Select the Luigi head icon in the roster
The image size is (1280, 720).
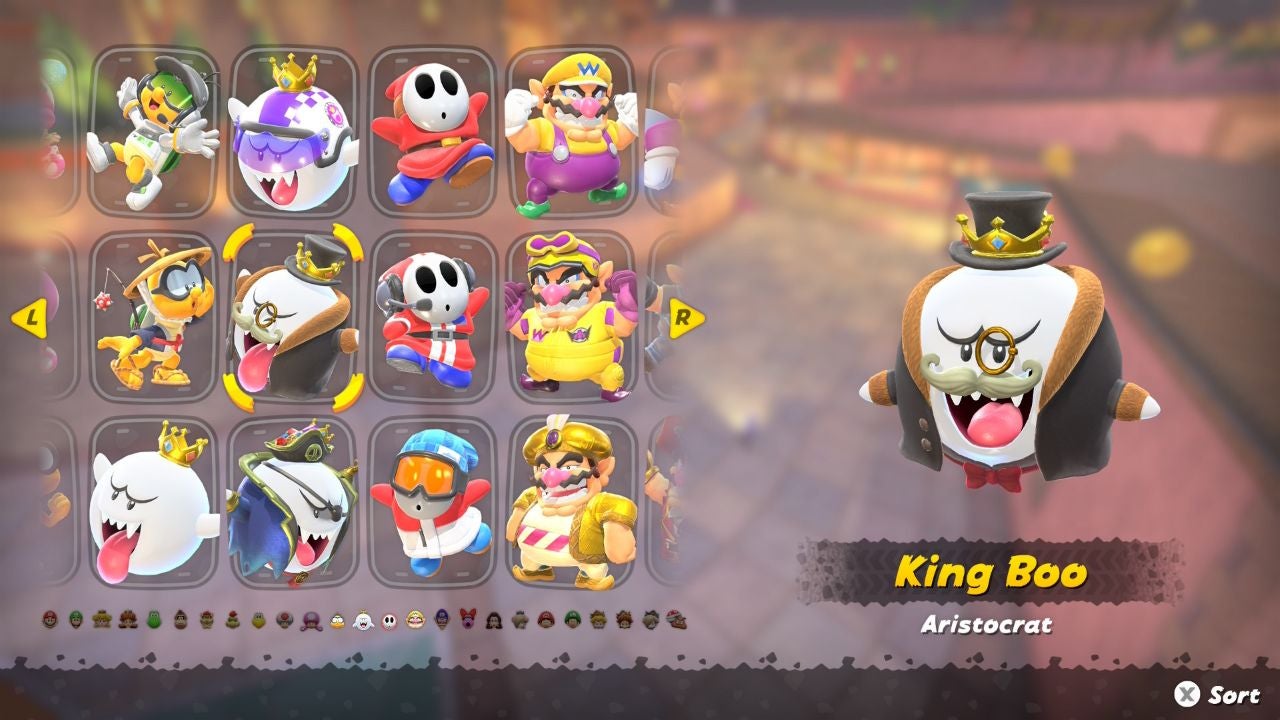[x=74, y=618]
